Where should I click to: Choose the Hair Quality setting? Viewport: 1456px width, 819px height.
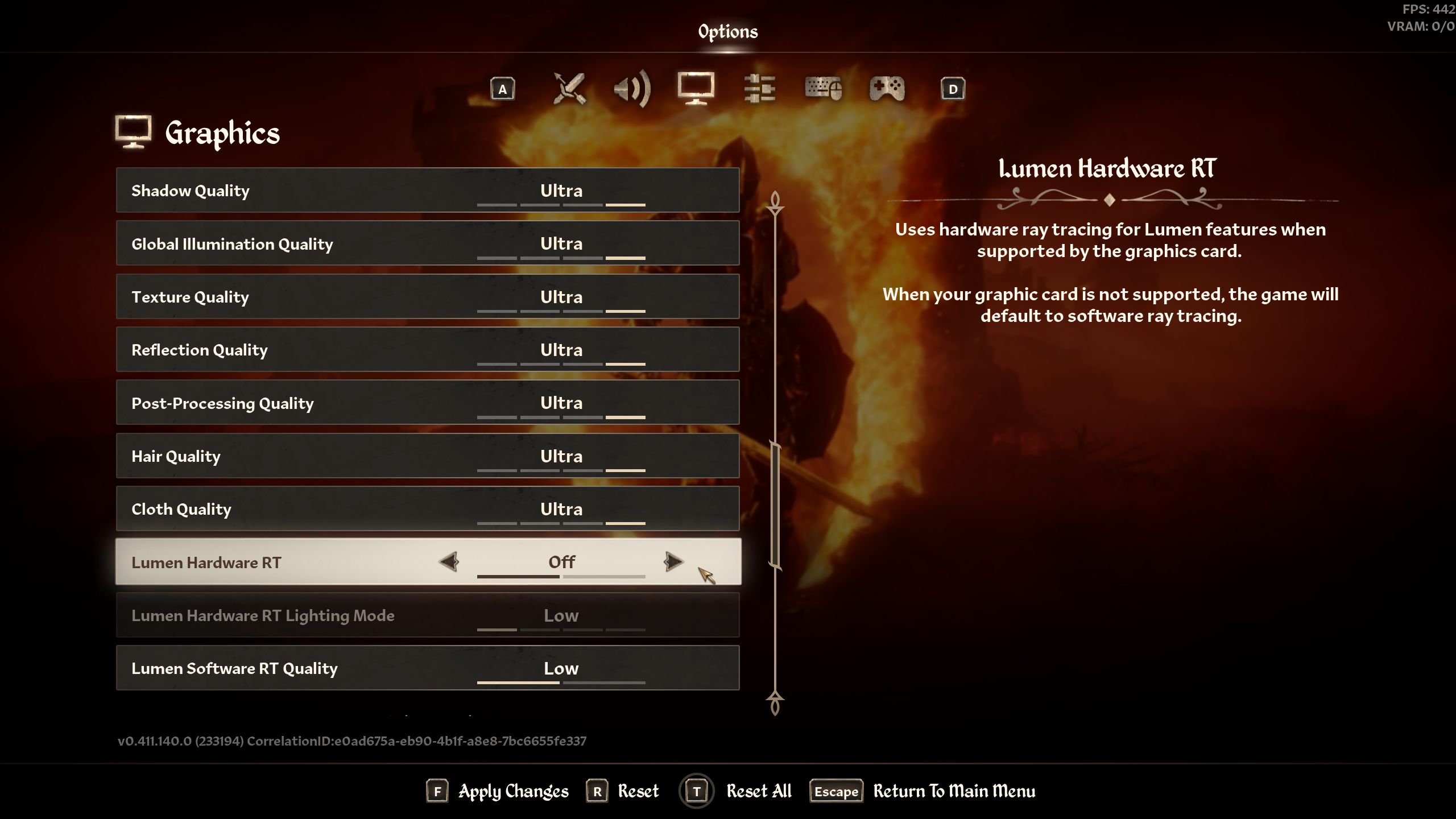[427, 456]
